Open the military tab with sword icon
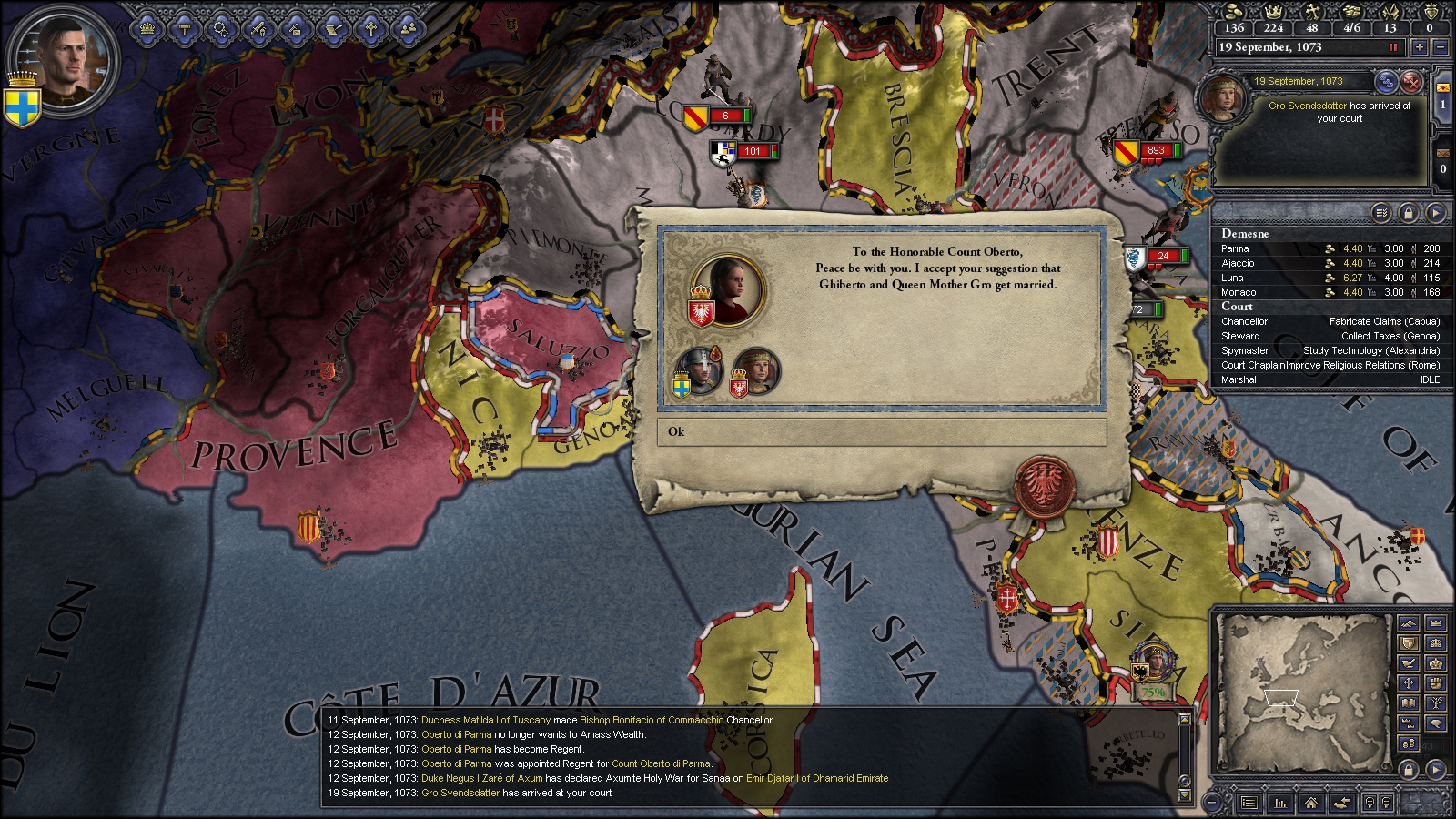Viewport: 1456px width, 819px height. (x=258, y=28)
